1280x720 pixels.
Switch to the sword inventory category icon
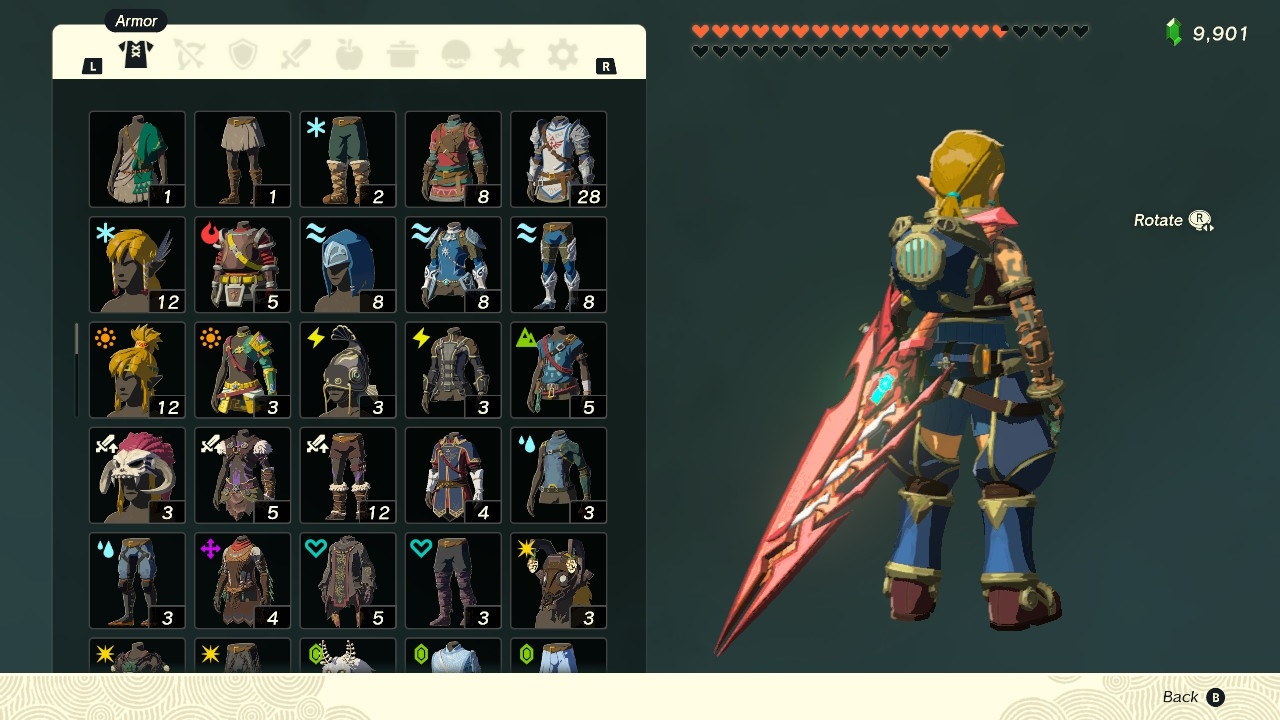296,55
